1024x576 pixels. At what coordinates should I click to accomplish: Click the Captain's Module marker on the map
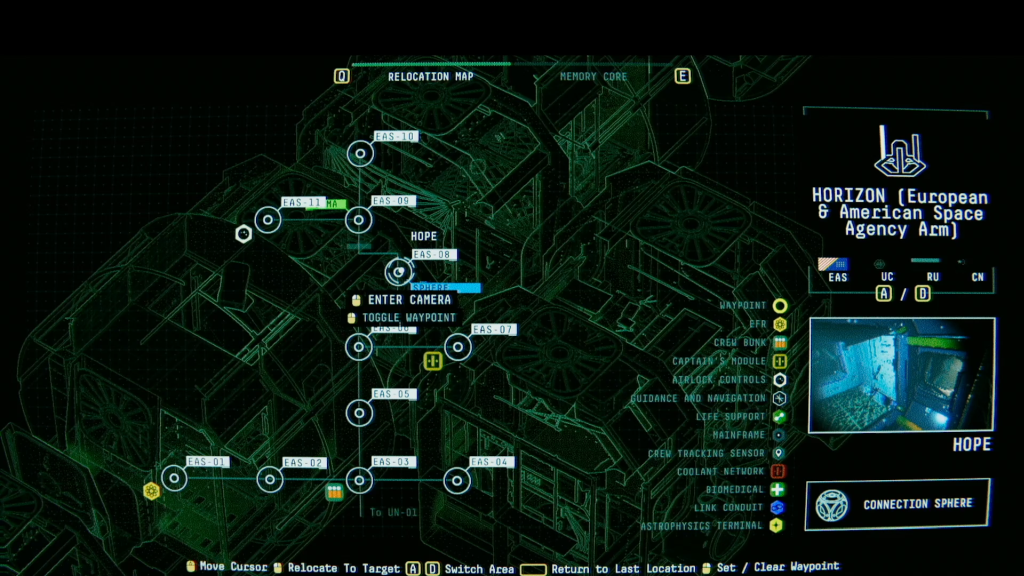(433, 361)
